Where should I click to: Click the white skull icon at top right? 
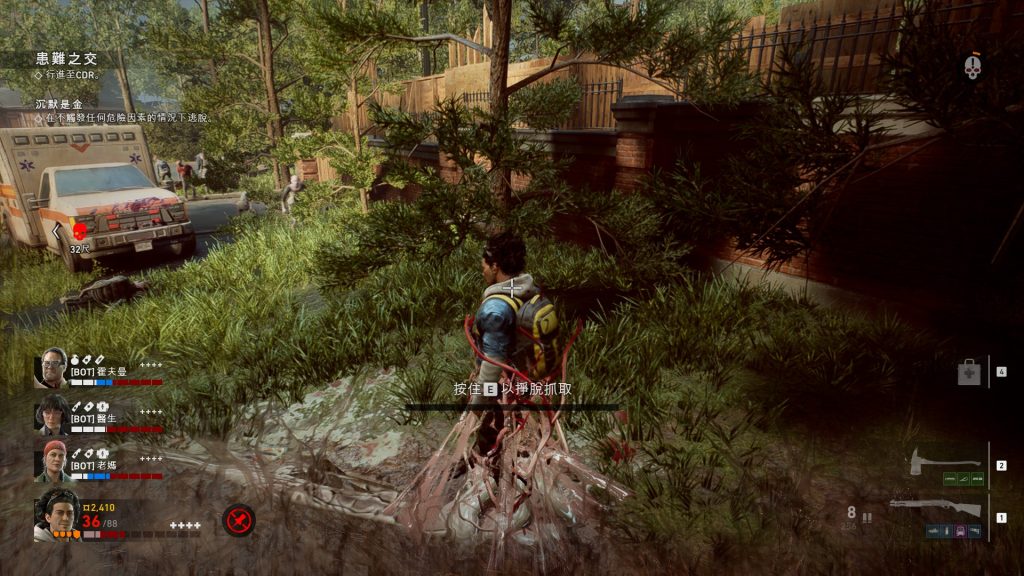pyautogui.click(x=972, y=67)
